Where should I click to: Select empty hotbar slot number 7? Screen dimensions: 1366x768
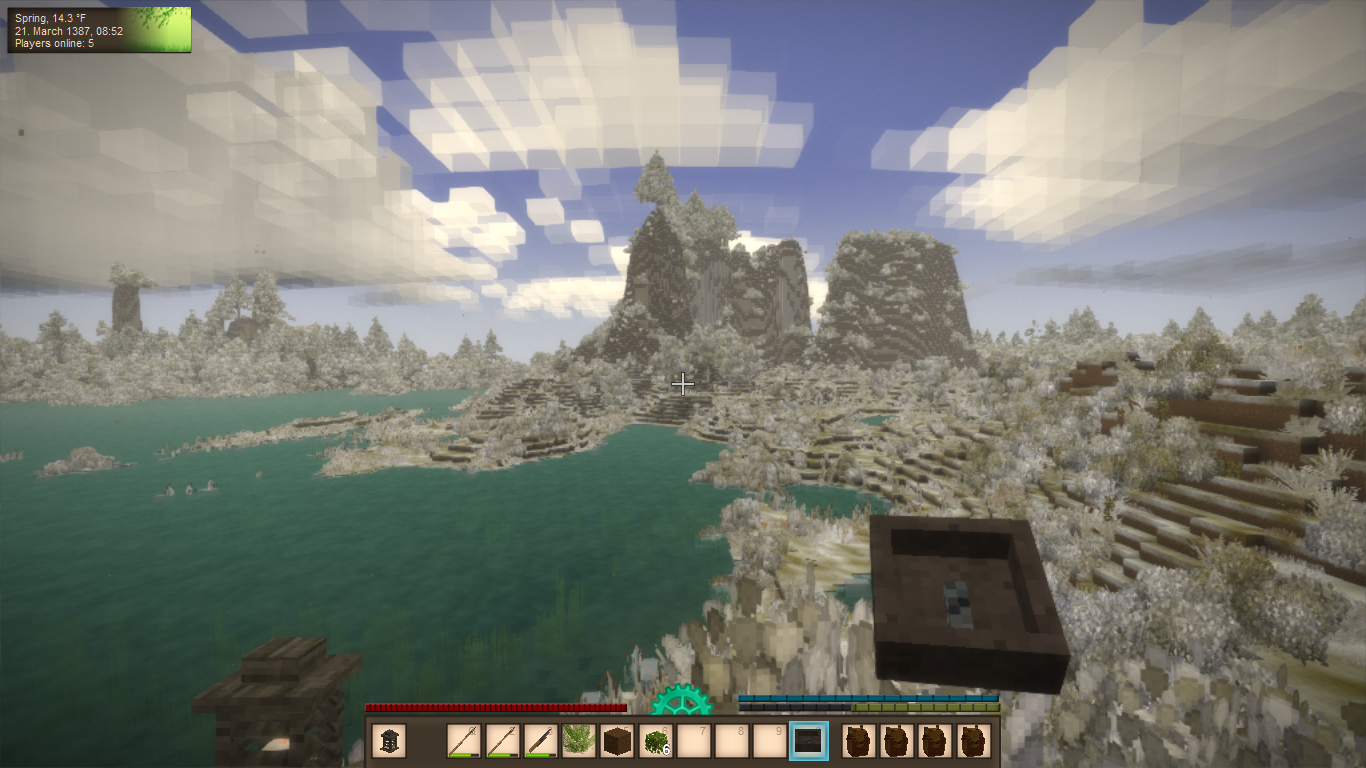pyautogui.click(x=693, y=741)
